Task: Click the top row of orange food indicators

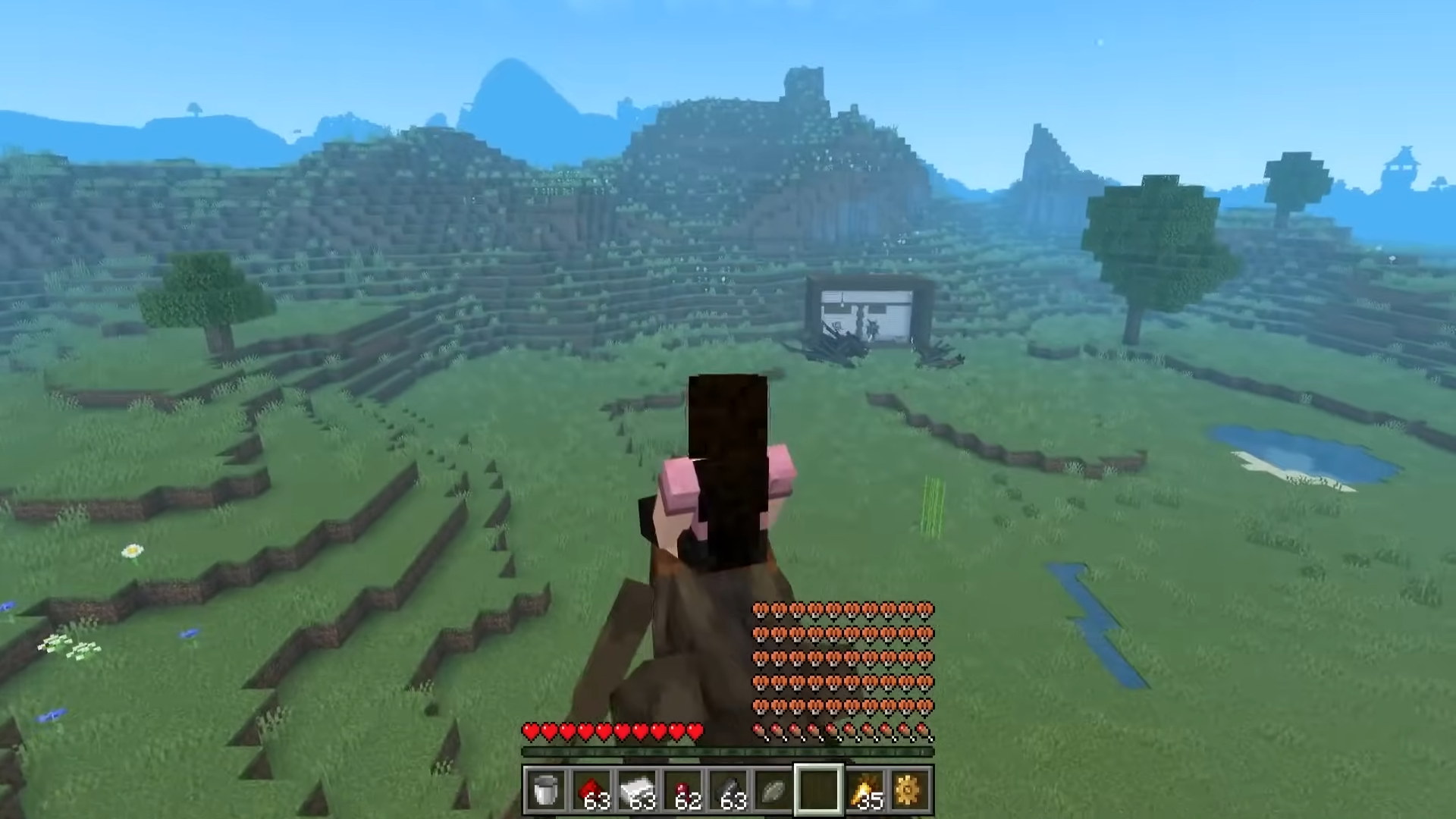Action: tap(842, 608)
